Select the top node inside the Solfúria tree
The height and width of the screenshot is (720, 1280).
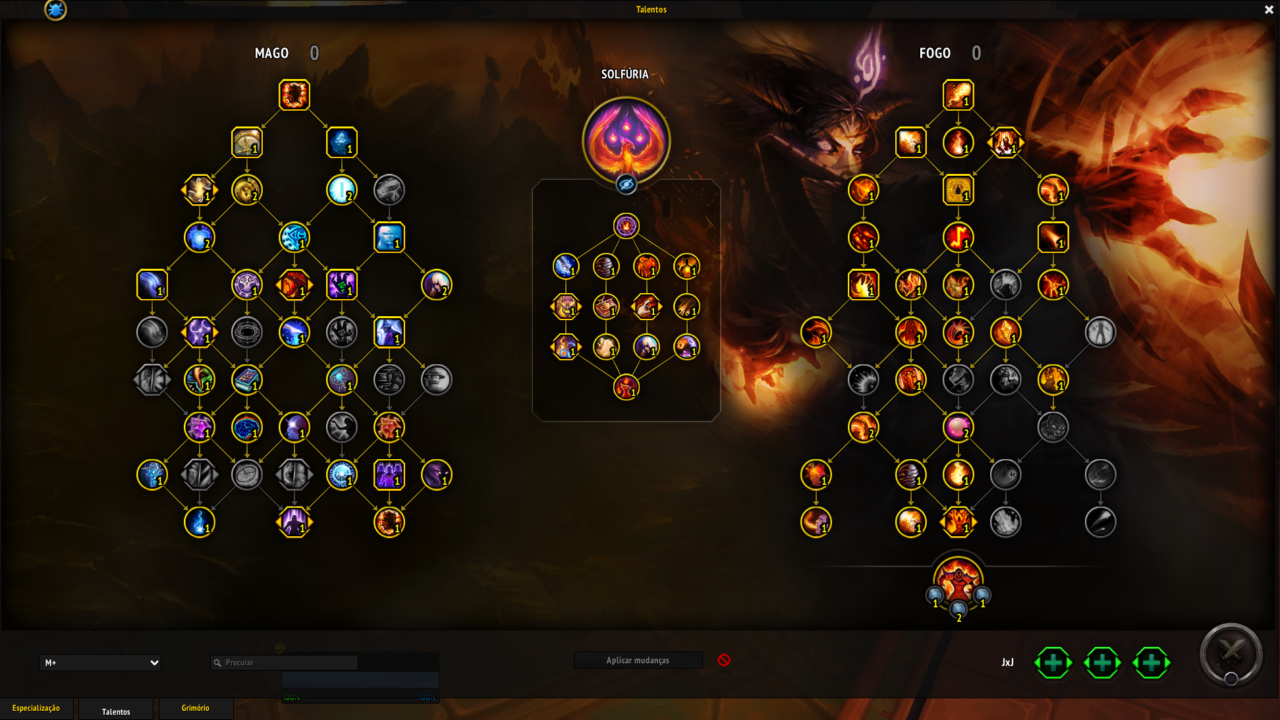pyautogui.click(x=626, y=226)
